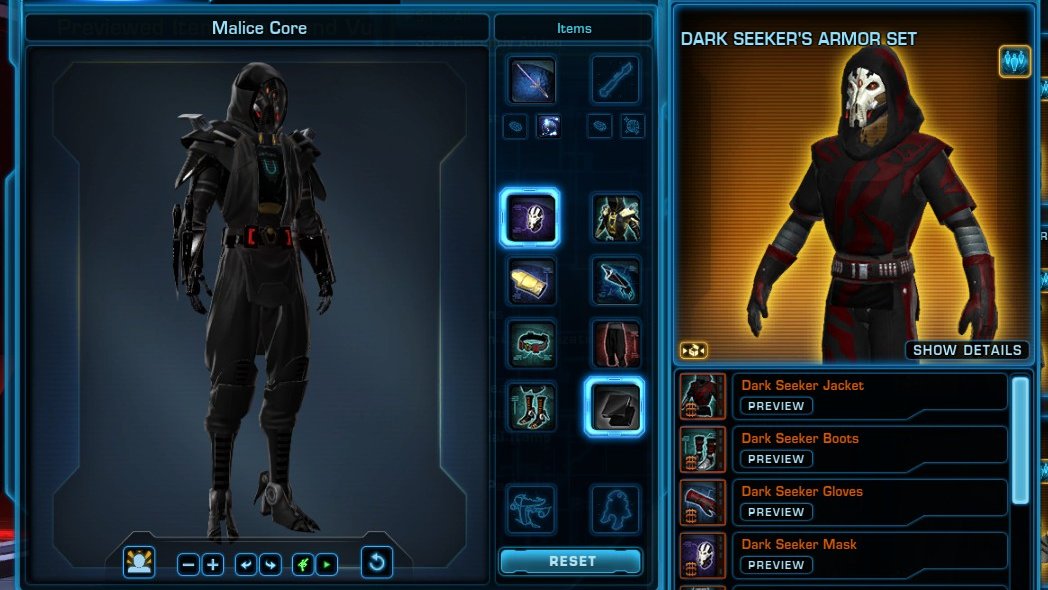Rotate the preview model right
The image size is (1048, 590).
coord(270,564)
